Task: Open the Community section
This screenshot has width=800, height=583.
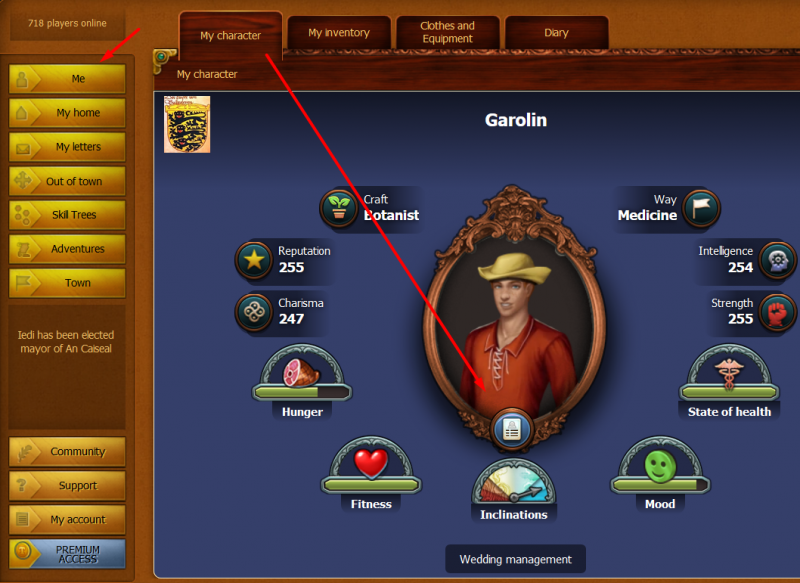Action: pyautogui.click(x=68, y=452)
